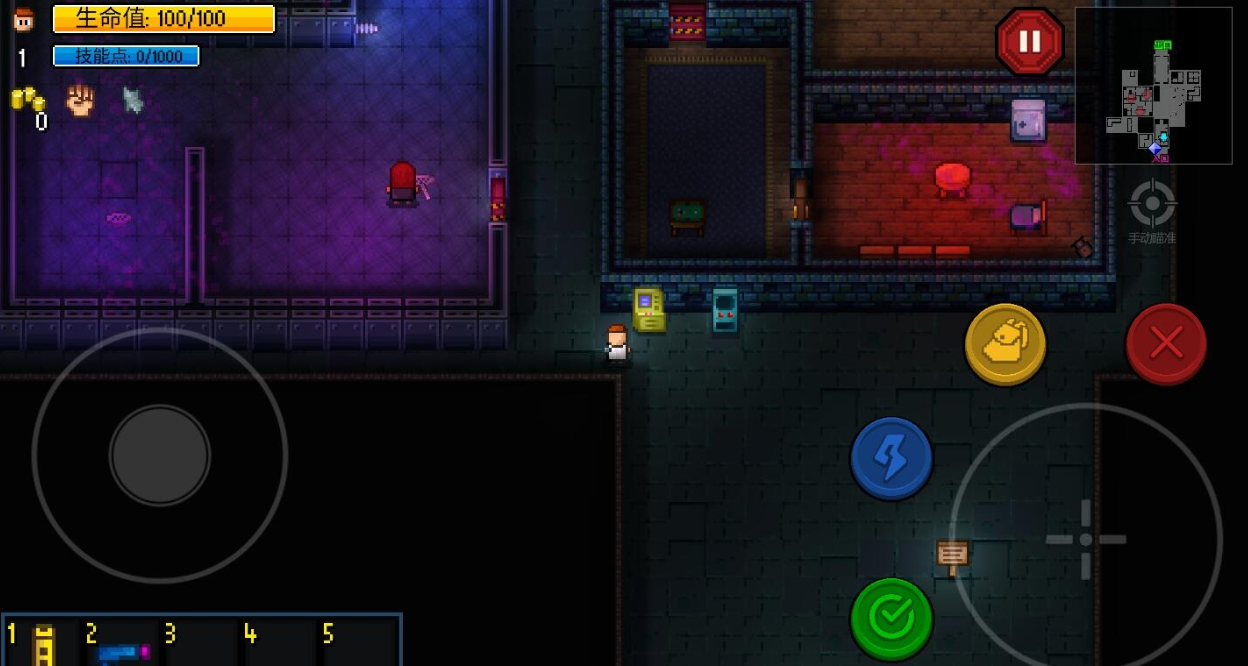
Task: Open the minimap
Action: [1153, 86]
